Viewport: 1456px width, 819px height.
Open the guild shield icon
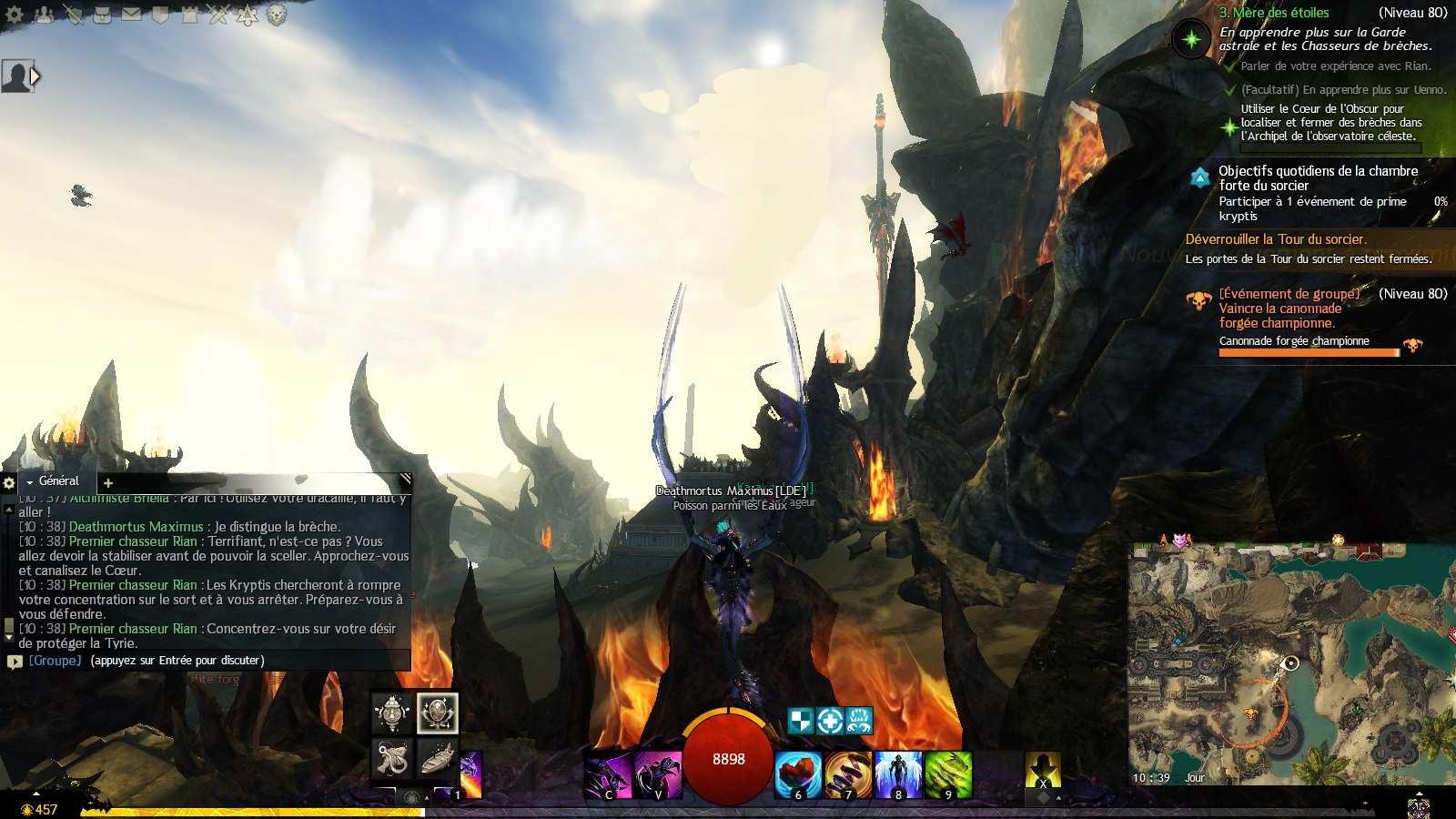click(x=160, y=15)
